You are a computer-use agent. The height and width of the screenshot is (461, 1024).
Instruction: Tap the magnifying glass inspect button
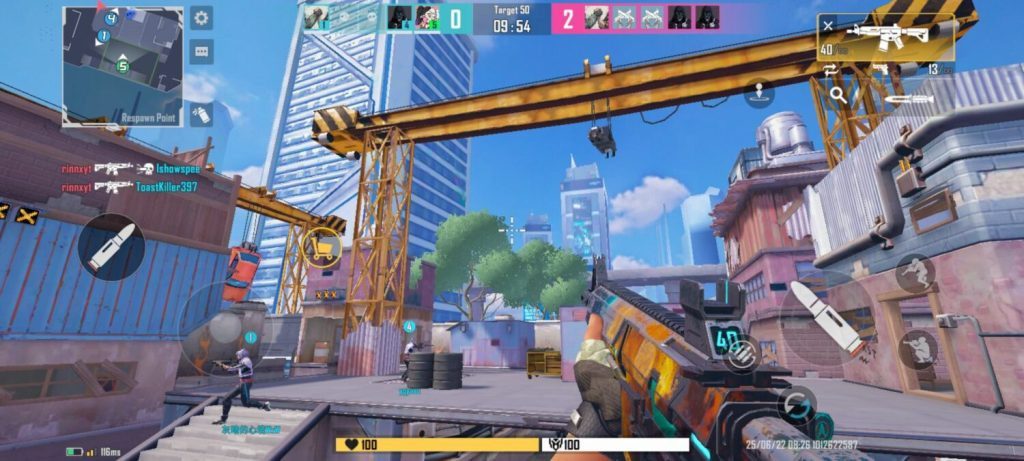pos(838,96)
